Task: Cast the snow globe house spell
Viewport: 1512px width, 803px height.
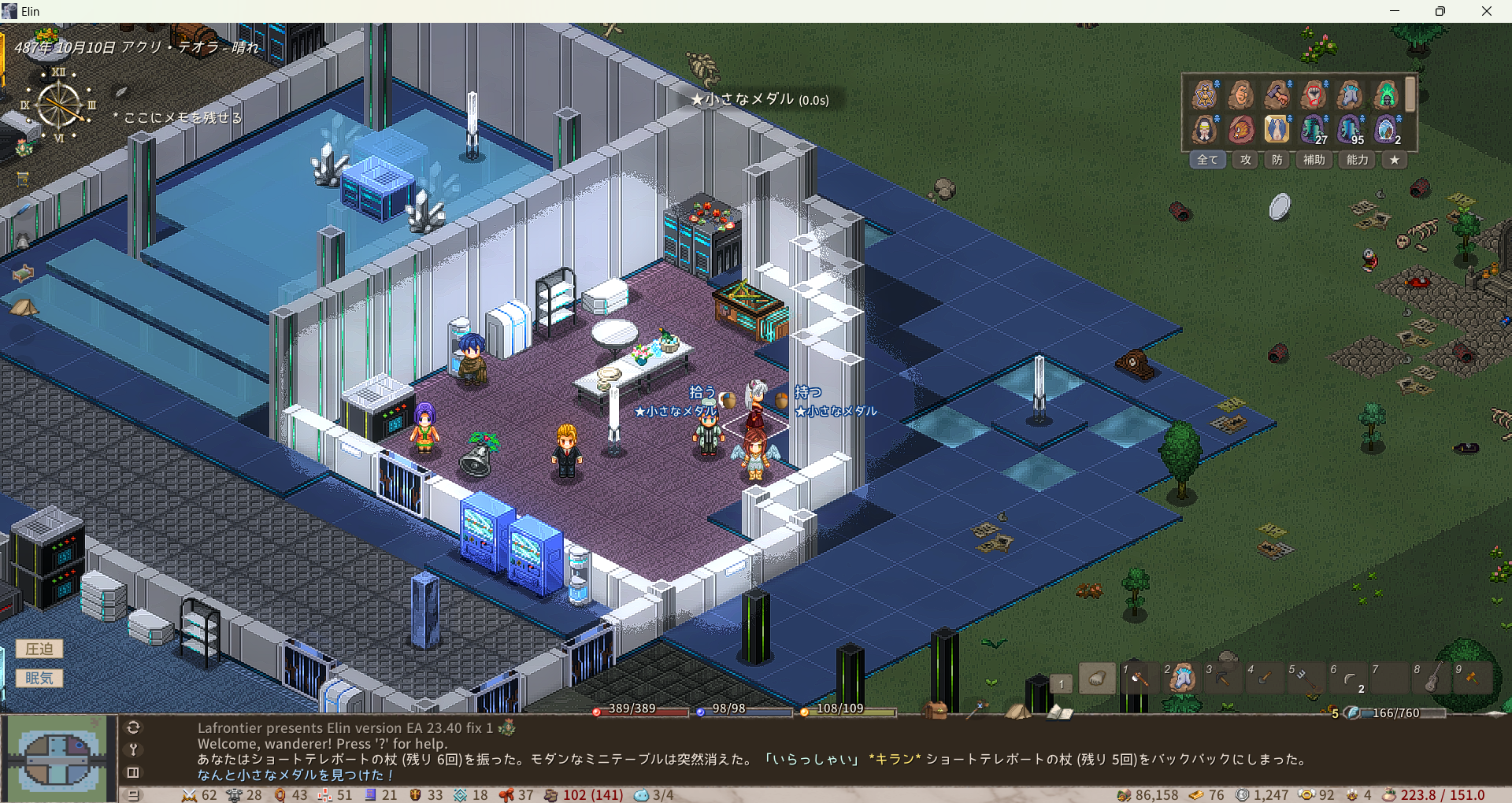Action: (1385, 128)
